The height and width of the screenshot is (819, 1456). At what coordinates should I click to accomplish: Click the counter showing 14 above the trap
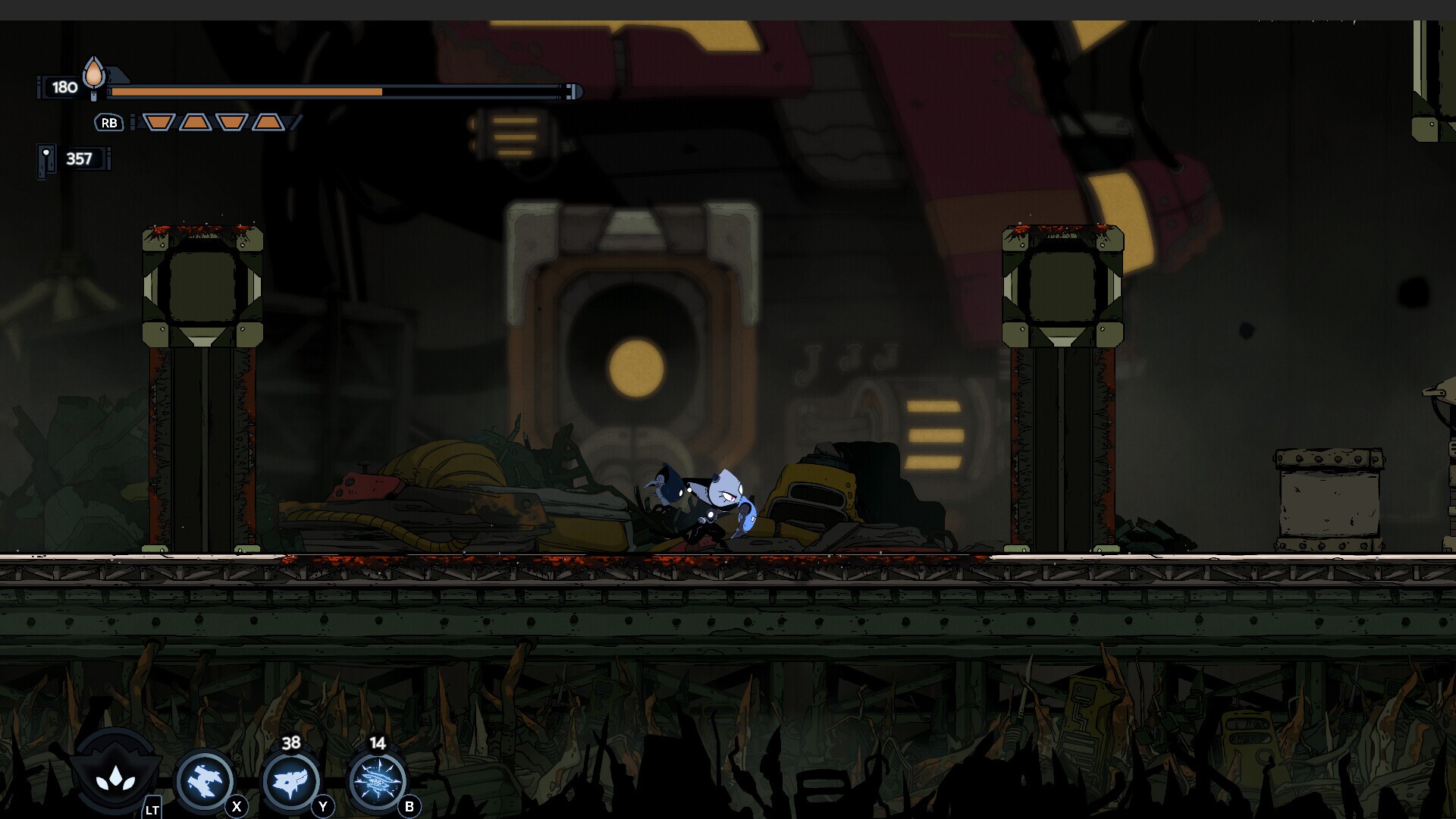[377, 745]
